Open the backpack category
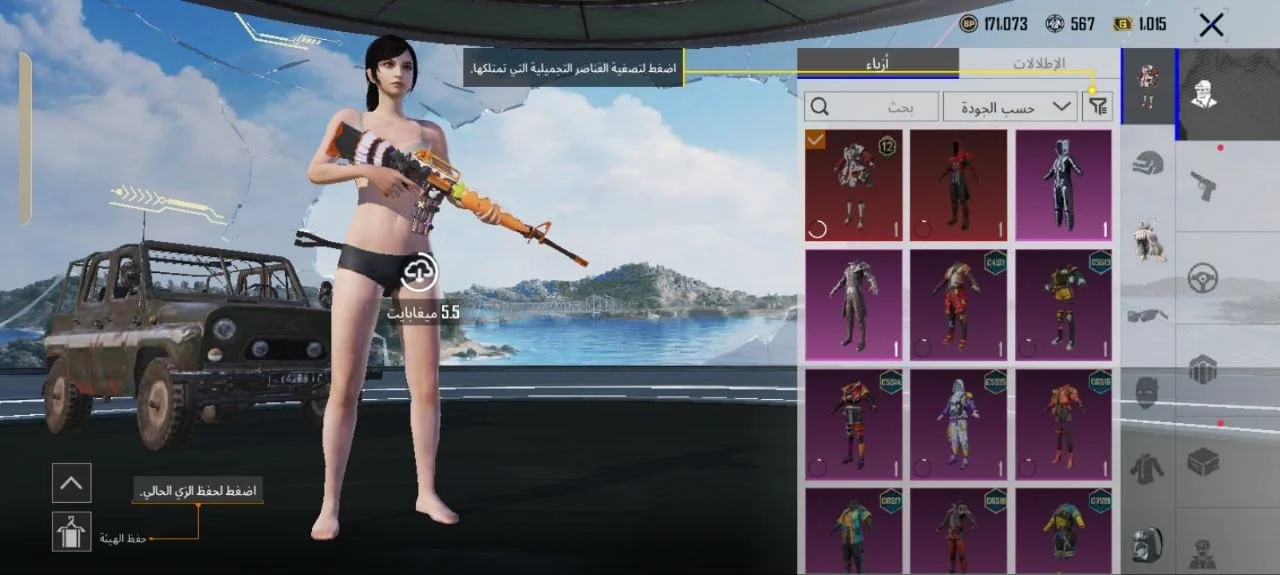The height and width of the screenshot is (575, 1280). coord(1147,545)
